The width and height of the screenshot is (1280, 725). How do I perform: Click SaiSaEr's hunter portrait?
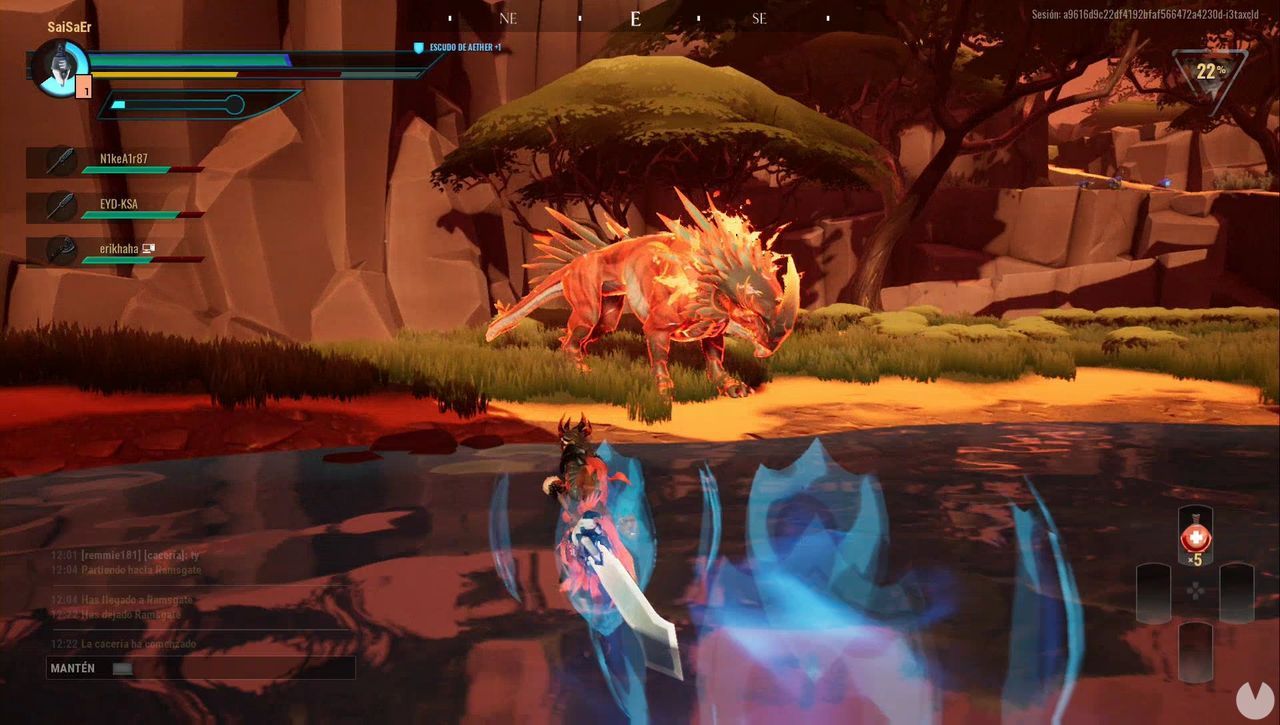(x=60, y=70)
